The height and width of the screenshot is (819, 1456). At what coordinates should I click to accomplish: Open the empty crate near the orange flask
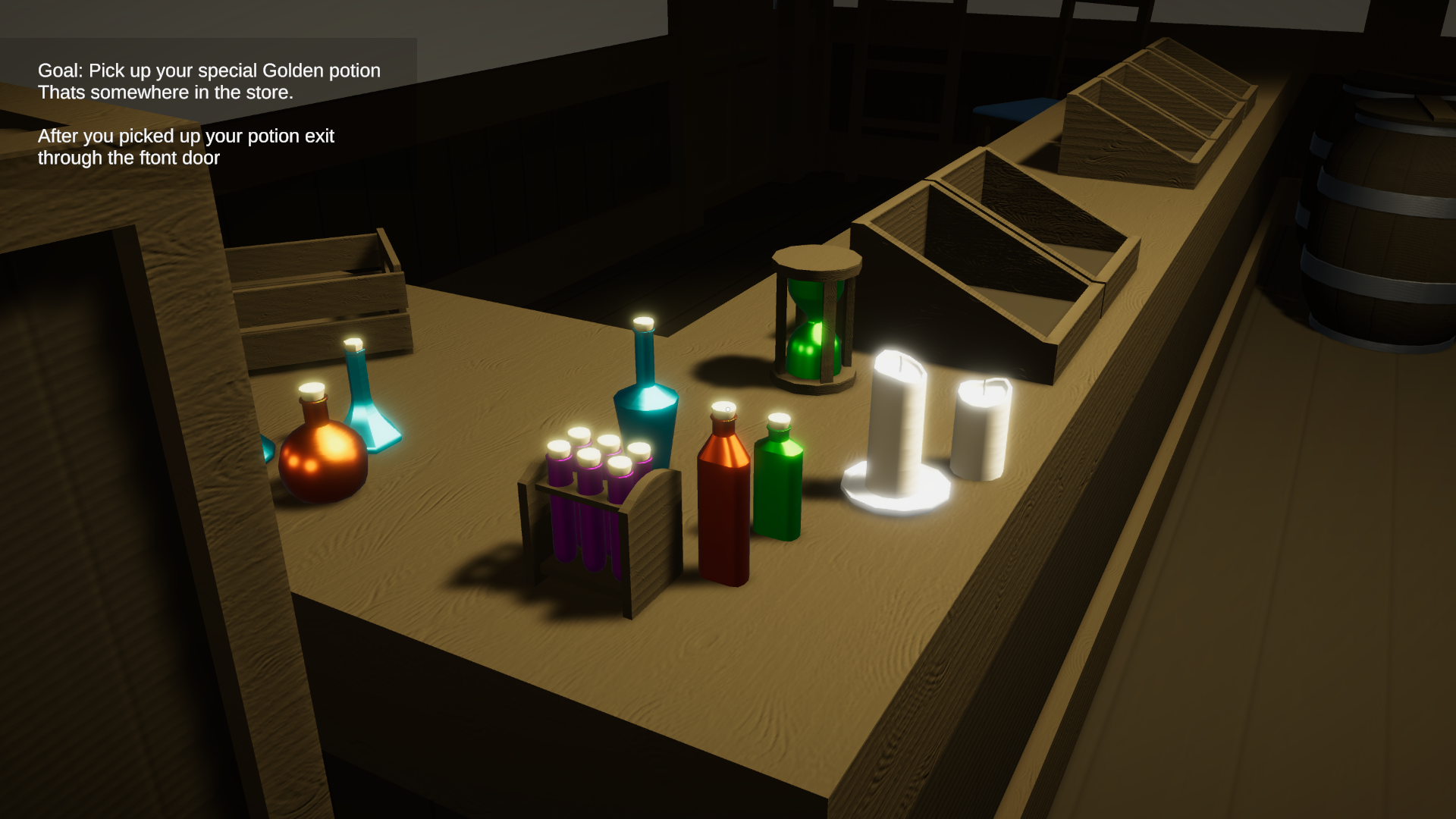point(311,288)
